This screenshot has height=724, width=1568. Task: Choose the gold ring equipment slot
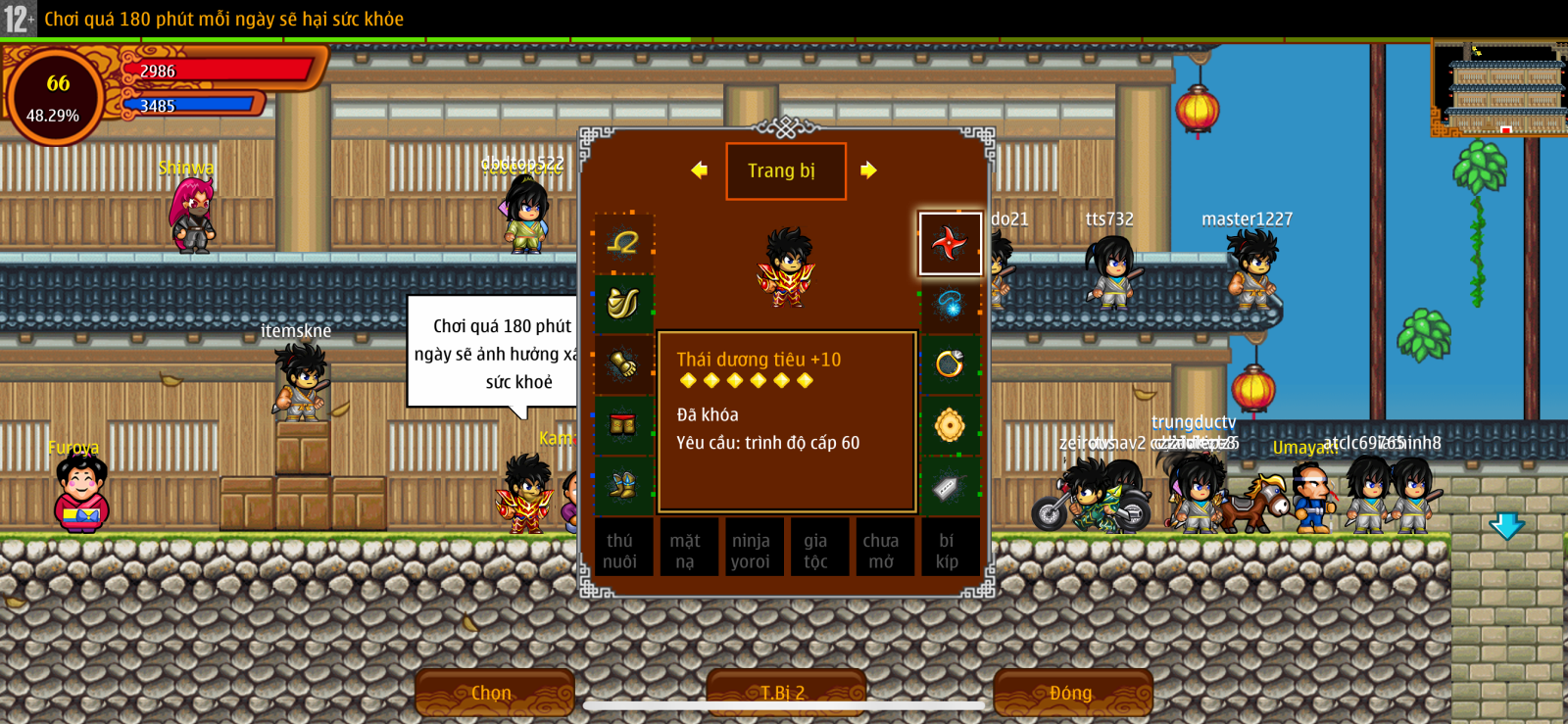(949, 364)
